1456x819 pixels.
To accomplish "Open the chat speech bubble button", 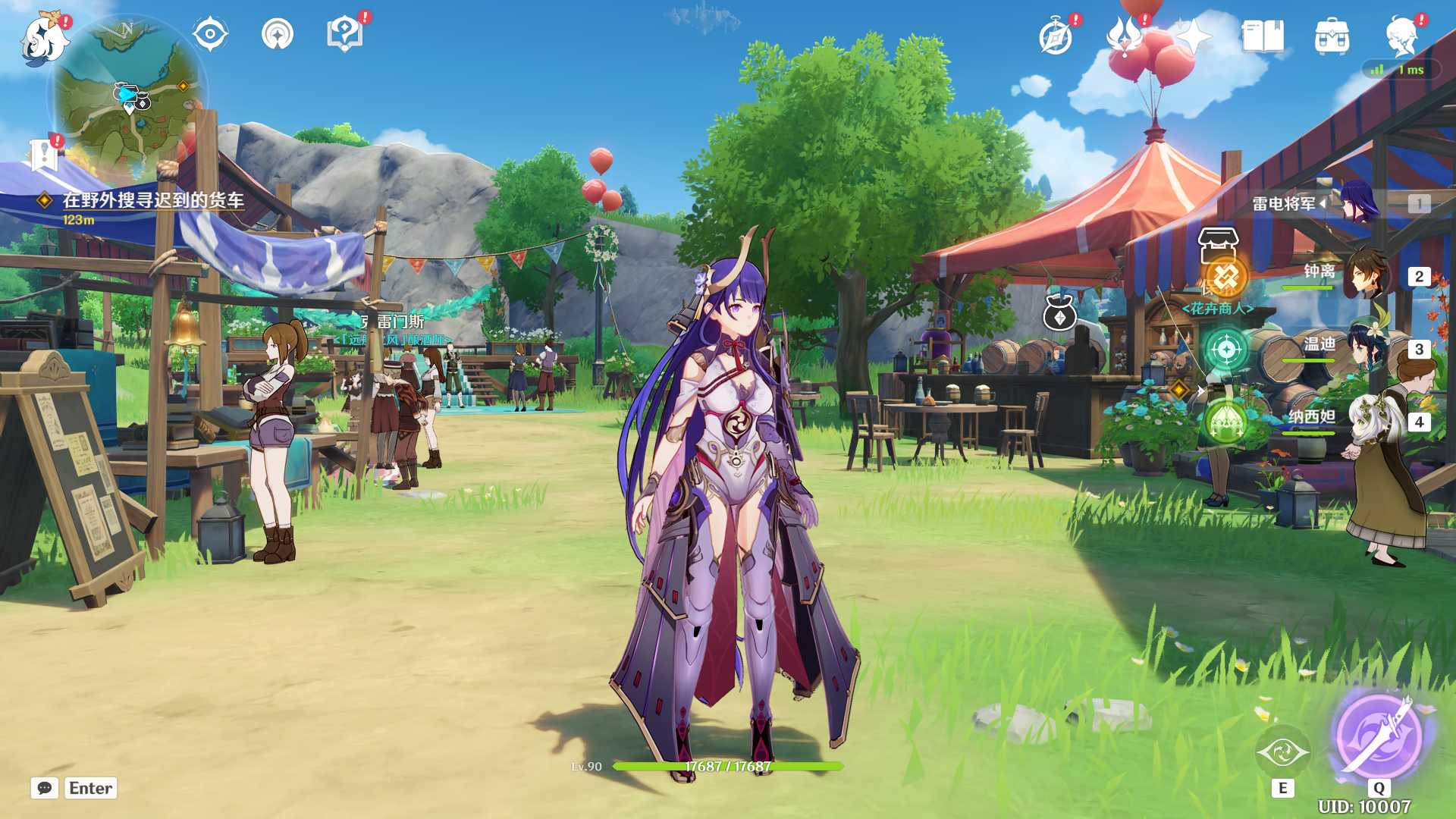I will click(45, 788).
